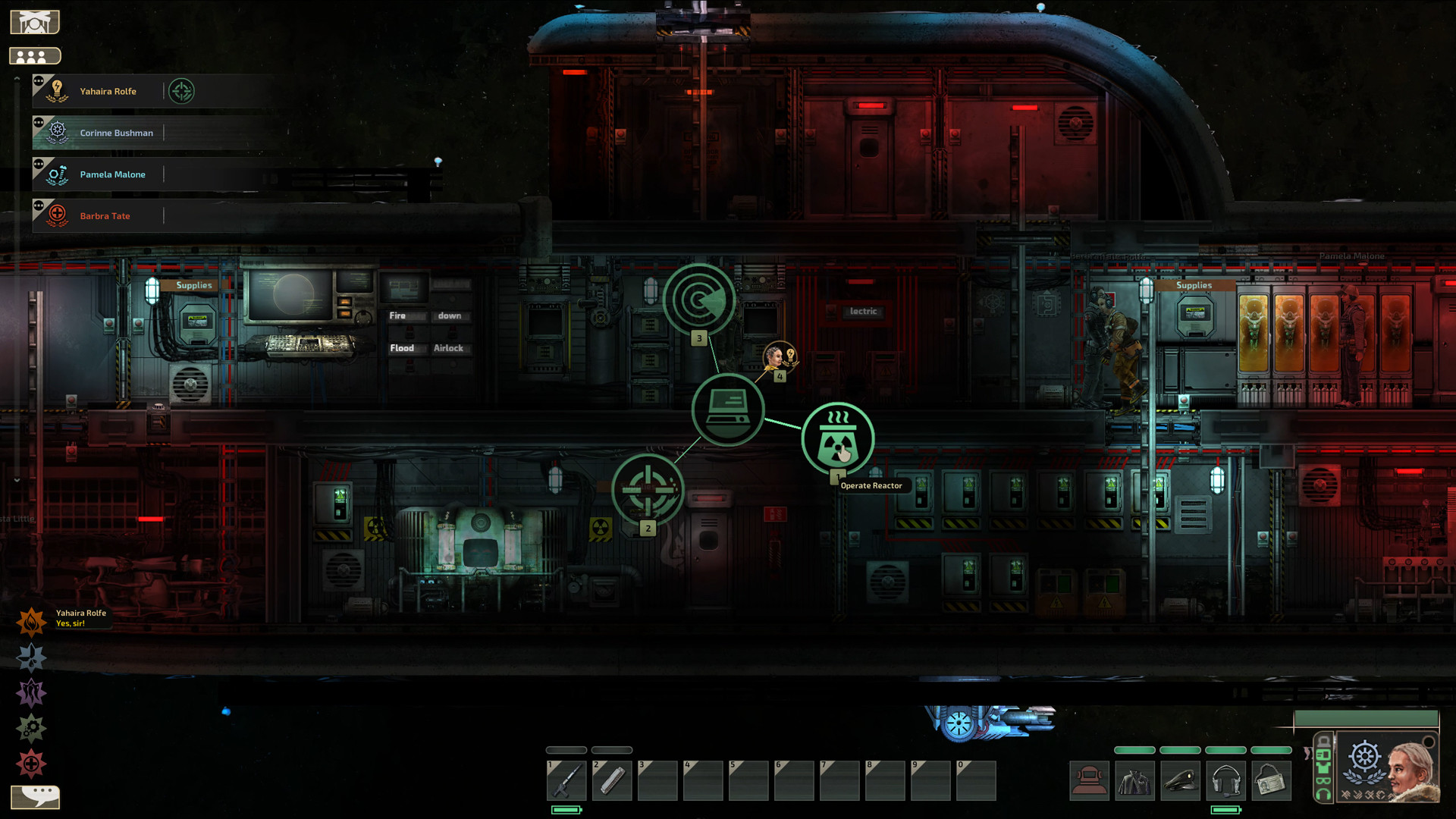Select Barbra Tate in the crew list
Viewport: 1456px width, 819px height.
[105, 215]
